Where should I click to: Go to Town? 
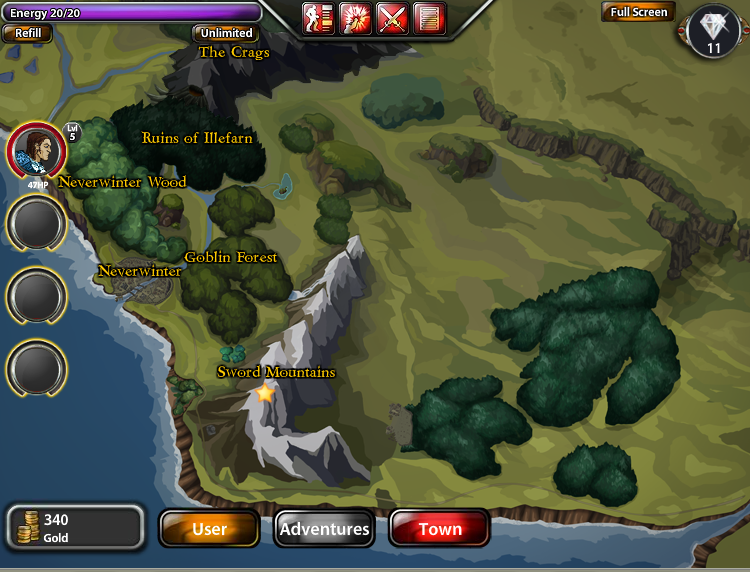(439, 529)
